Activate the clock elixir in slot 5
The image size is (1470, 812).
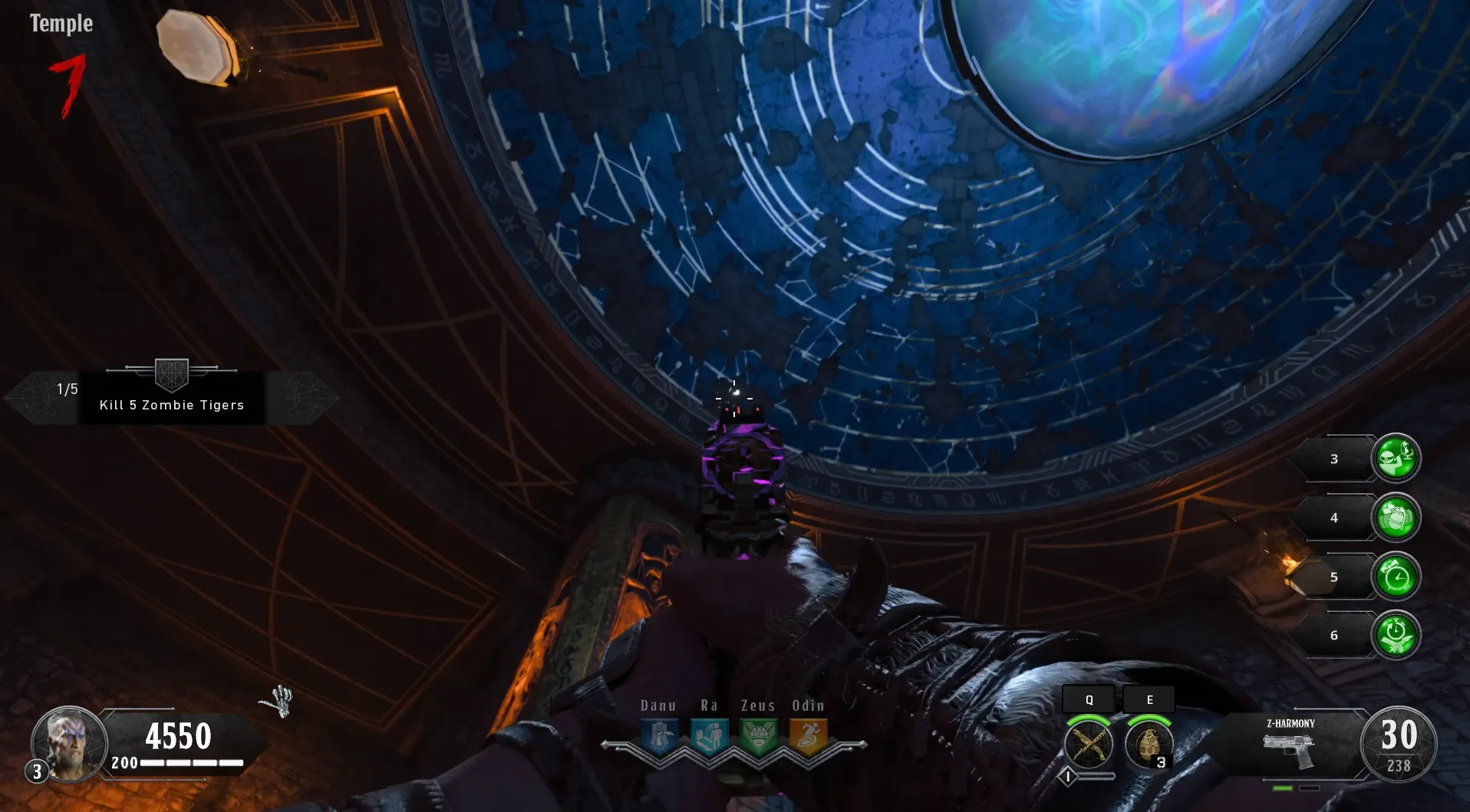(1396, 577)
